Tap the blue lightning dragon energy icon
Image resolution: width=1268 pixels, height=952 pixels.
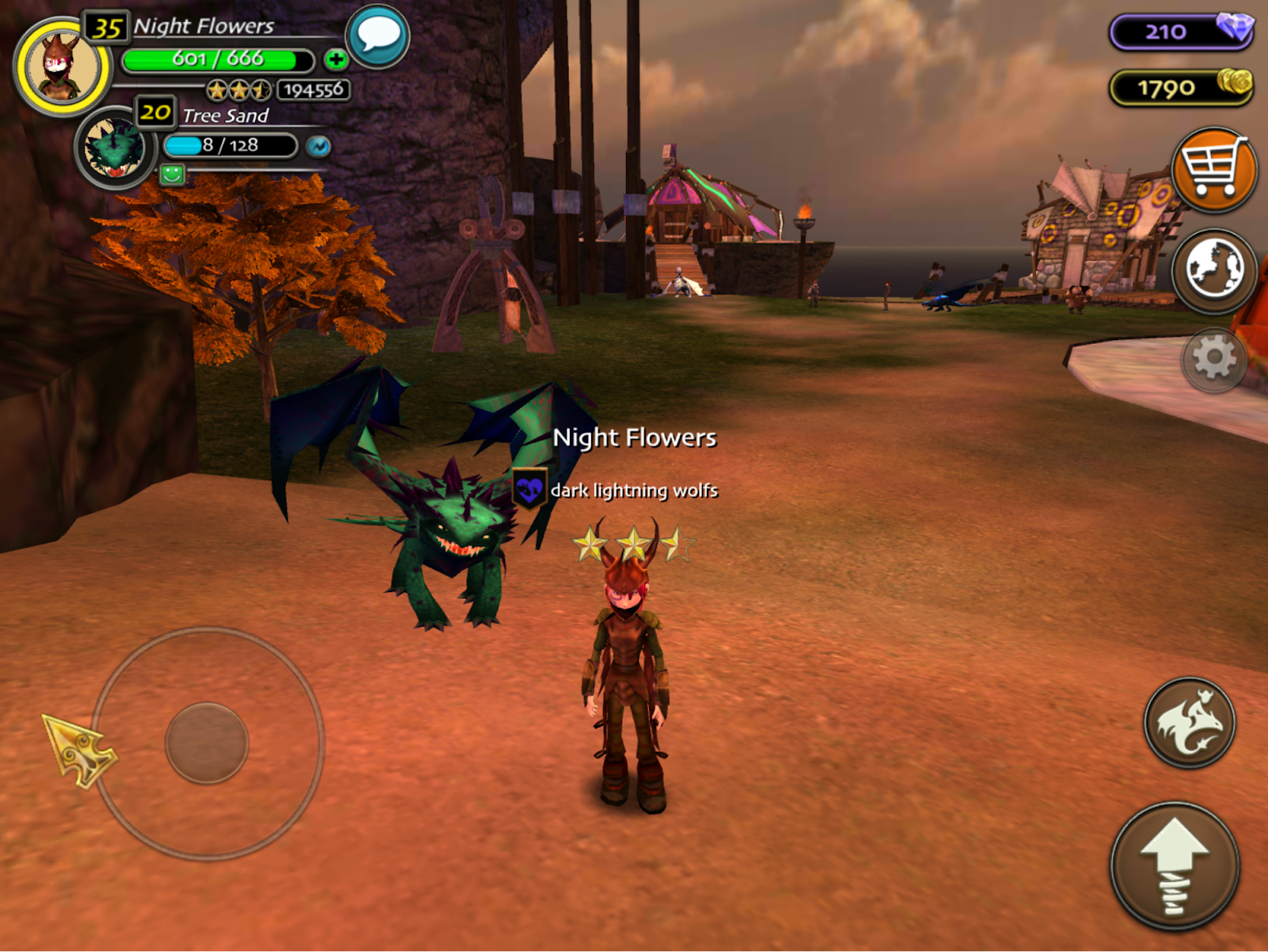pos(319,147)
